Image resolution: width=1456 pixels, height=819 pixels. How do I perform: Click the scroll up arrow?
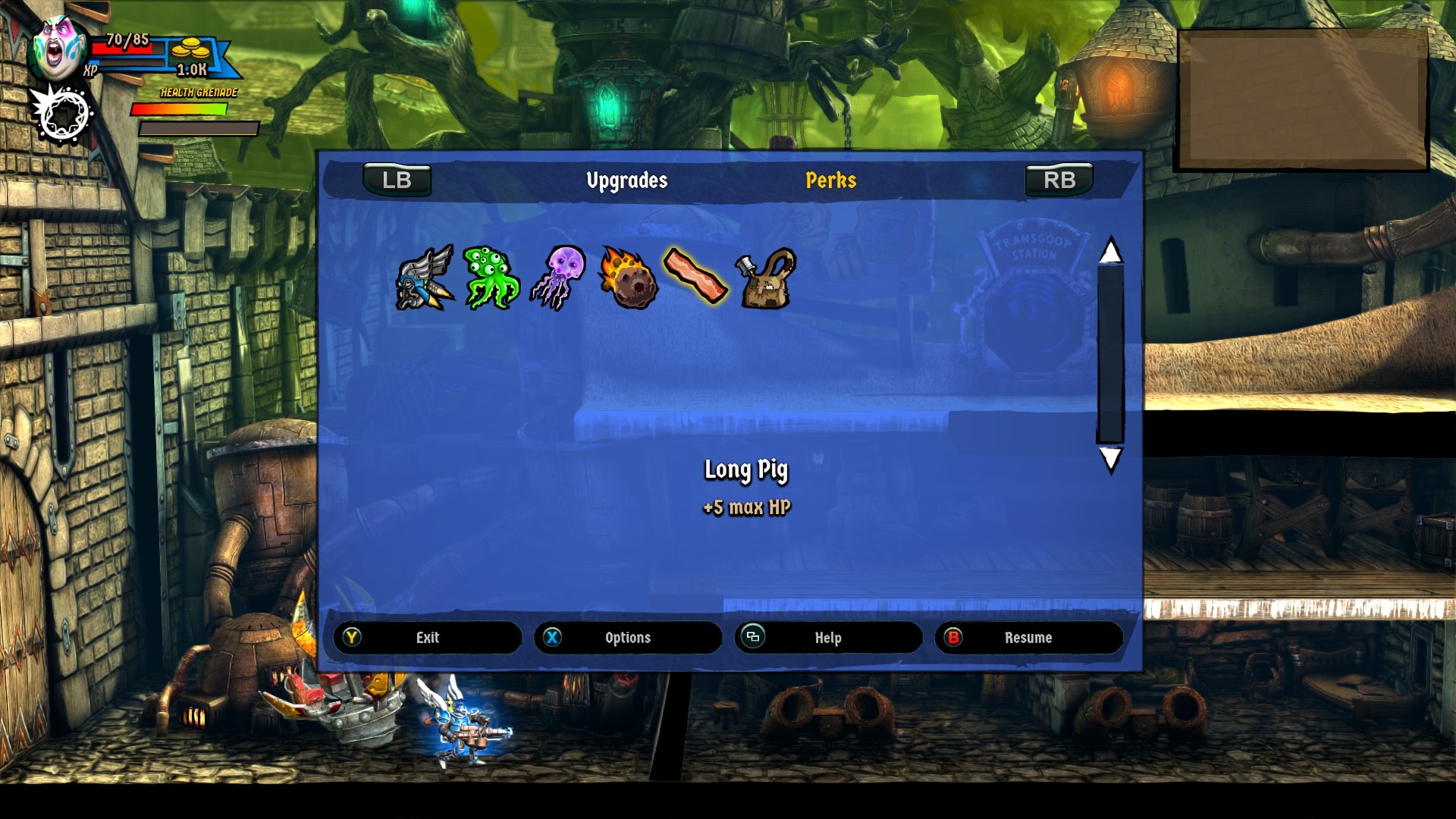pos(1110,251)
